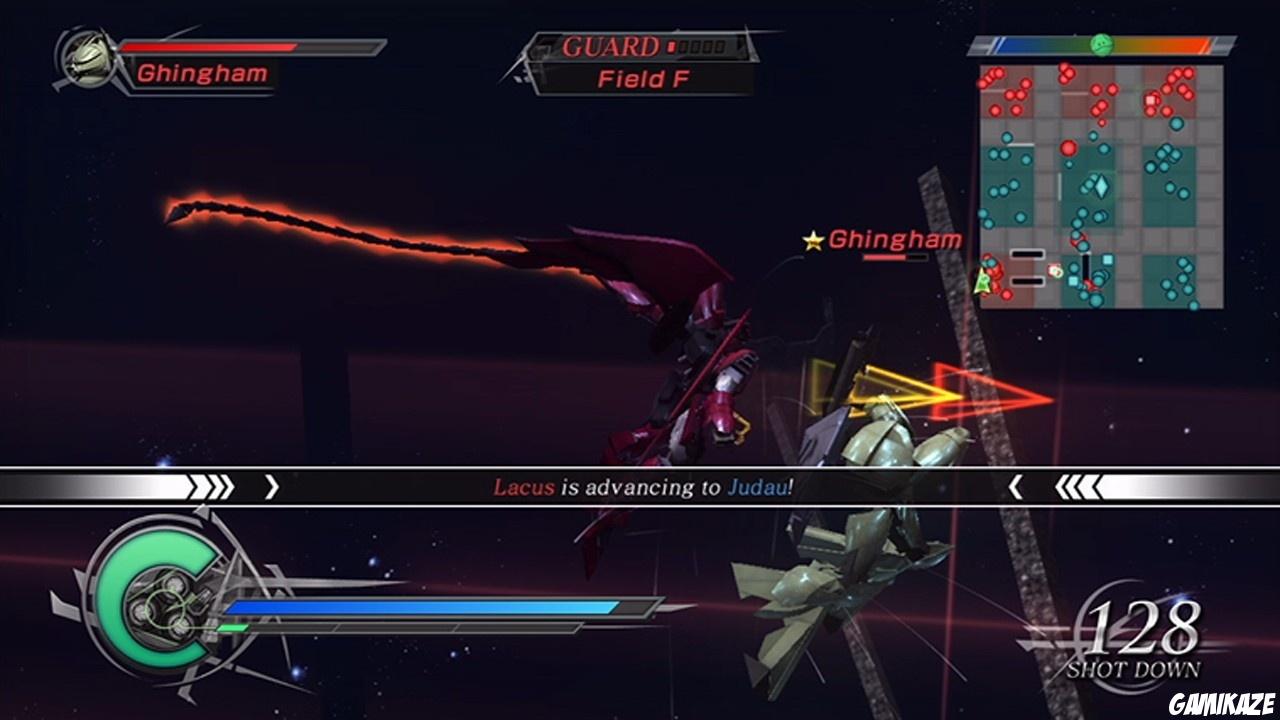Select the GUARD label in the top HUD panel
This screenshot has width=1280, height=720.
[x=610, y=45]
